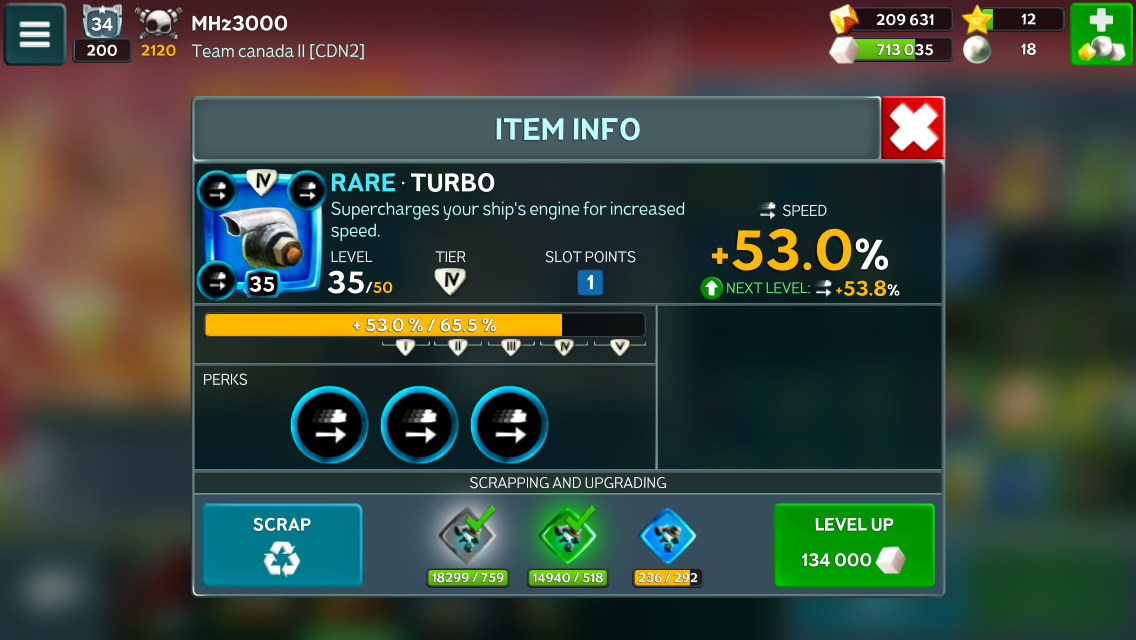Open the MHz3000 player profile
Viewport: 1136px width, 640px height.
[x=239, y=24]
